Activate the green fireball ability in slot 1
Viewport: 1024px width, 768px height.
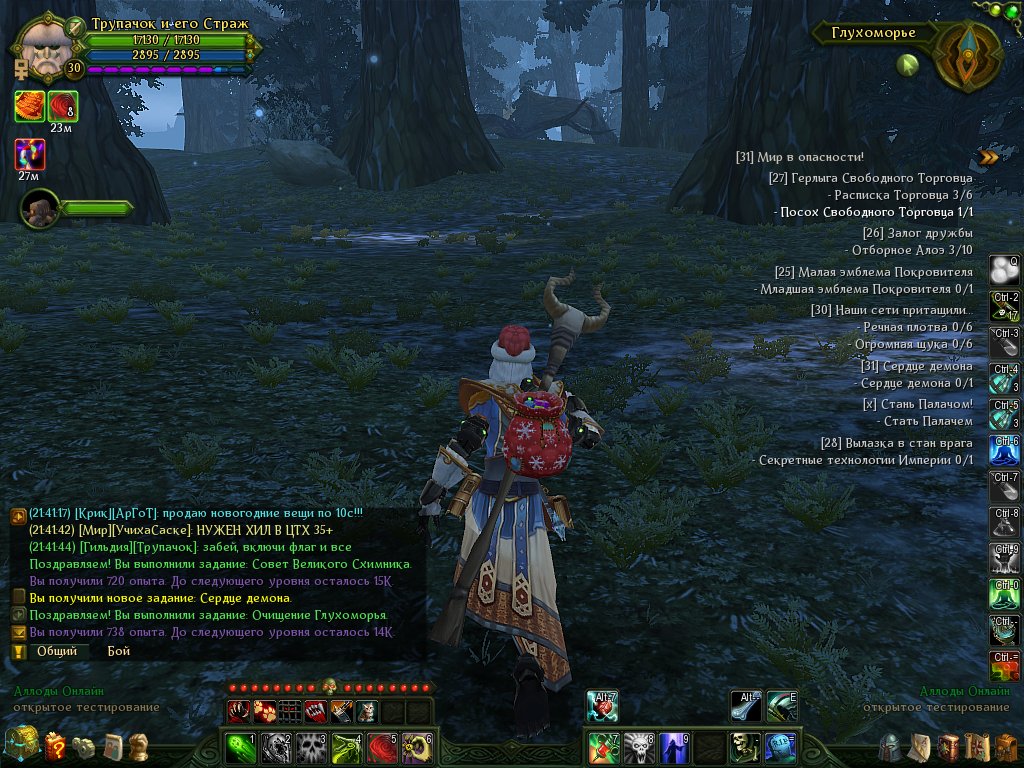237,747
